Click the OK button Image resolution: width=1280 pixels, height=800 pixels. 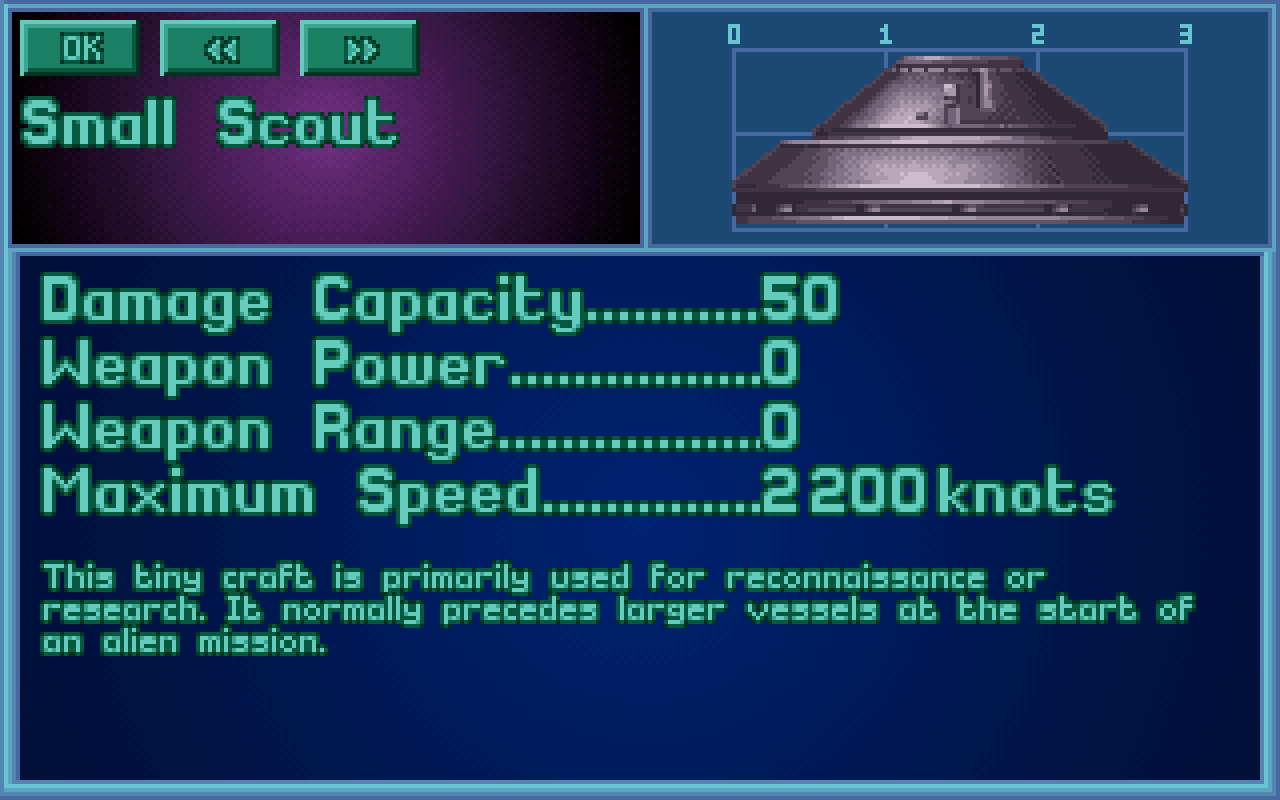pyautogui.click(x=79, y=48)
